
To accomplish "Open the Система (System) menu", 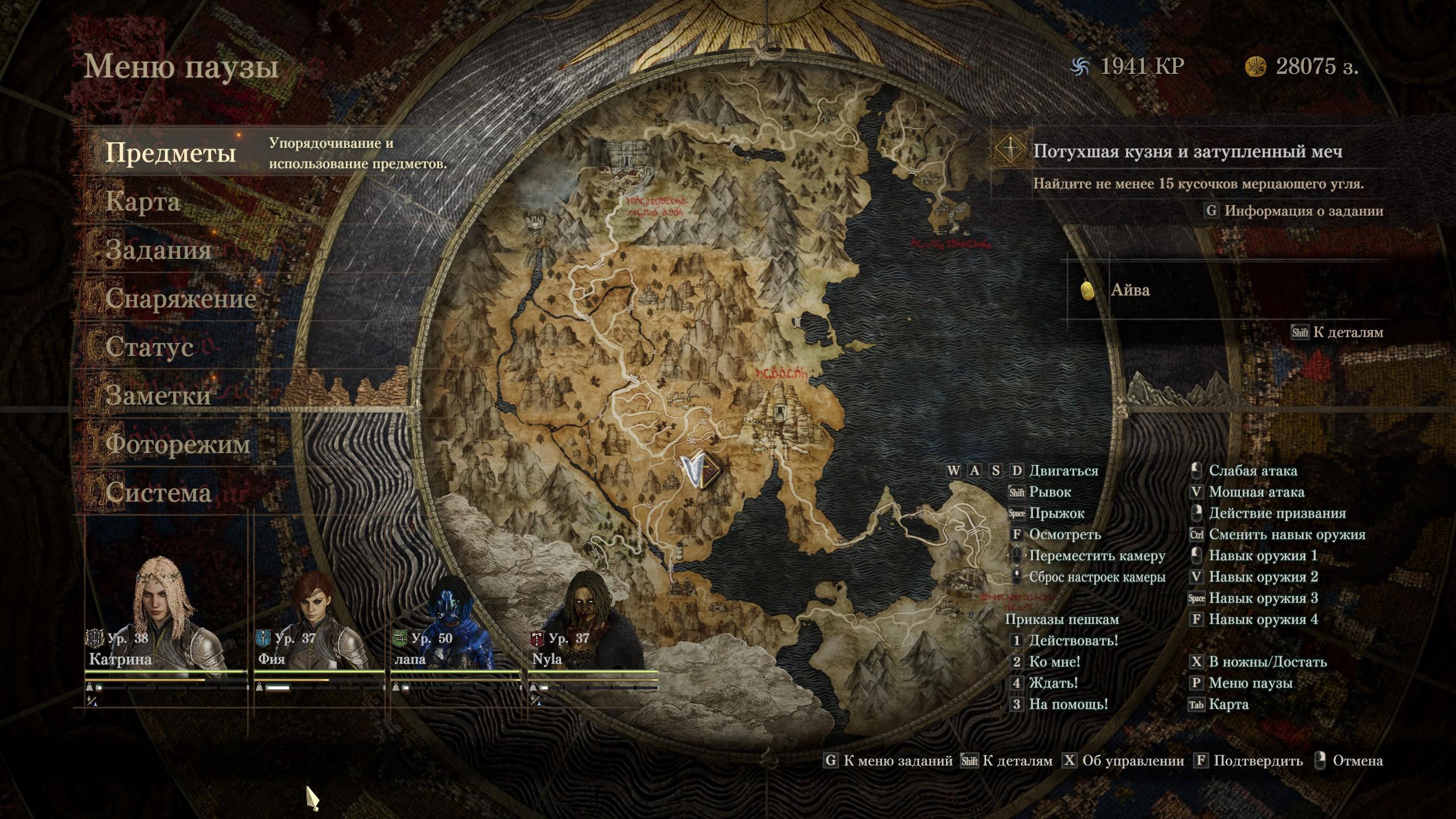I will click(x=158, y=492).
